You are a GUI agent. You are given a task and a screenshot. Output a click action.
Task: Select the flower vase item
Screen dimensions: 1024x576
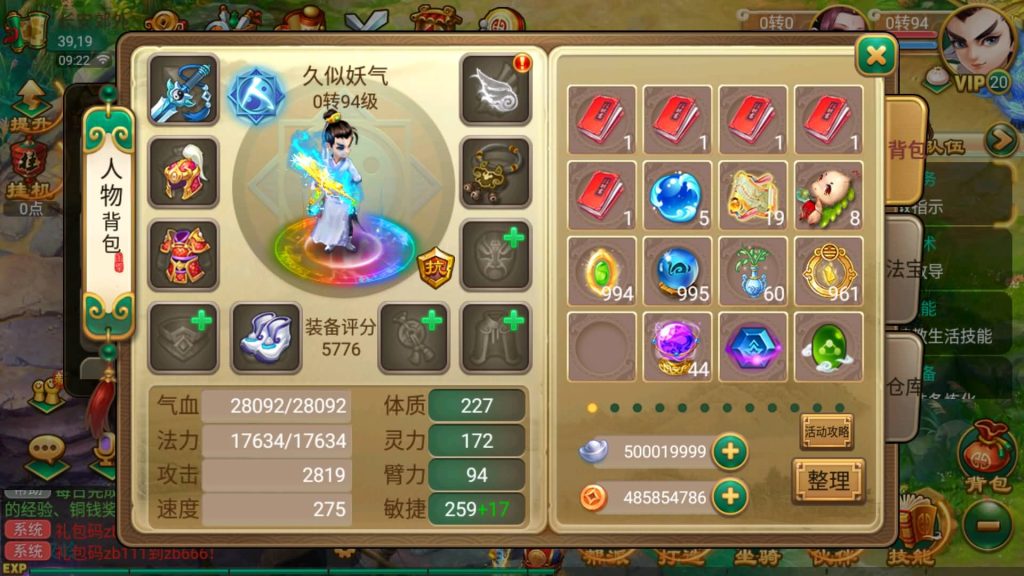click(x=753, y=270)
